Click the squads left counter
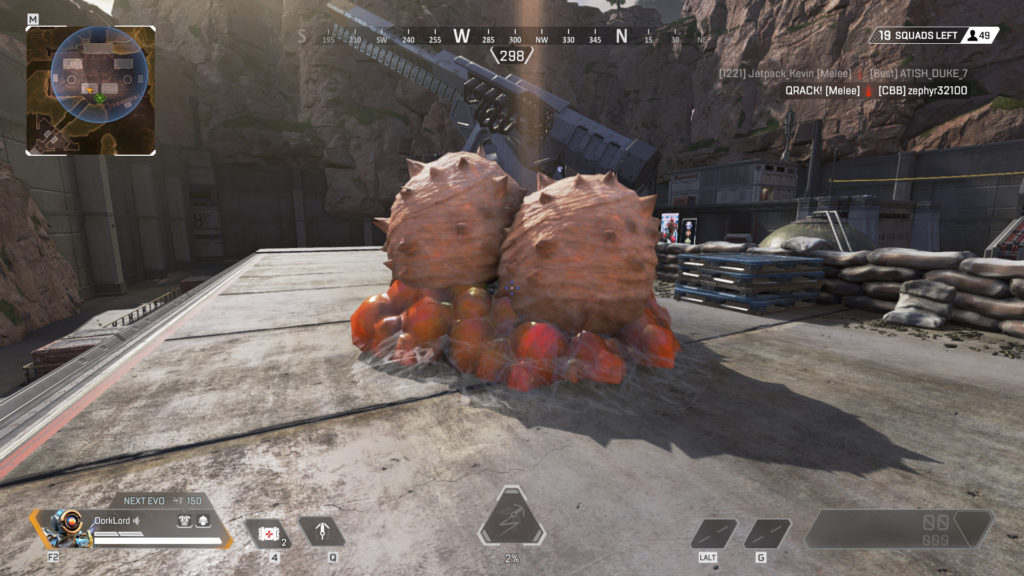This screenshot has width=1024, height=576. (918, 36)
